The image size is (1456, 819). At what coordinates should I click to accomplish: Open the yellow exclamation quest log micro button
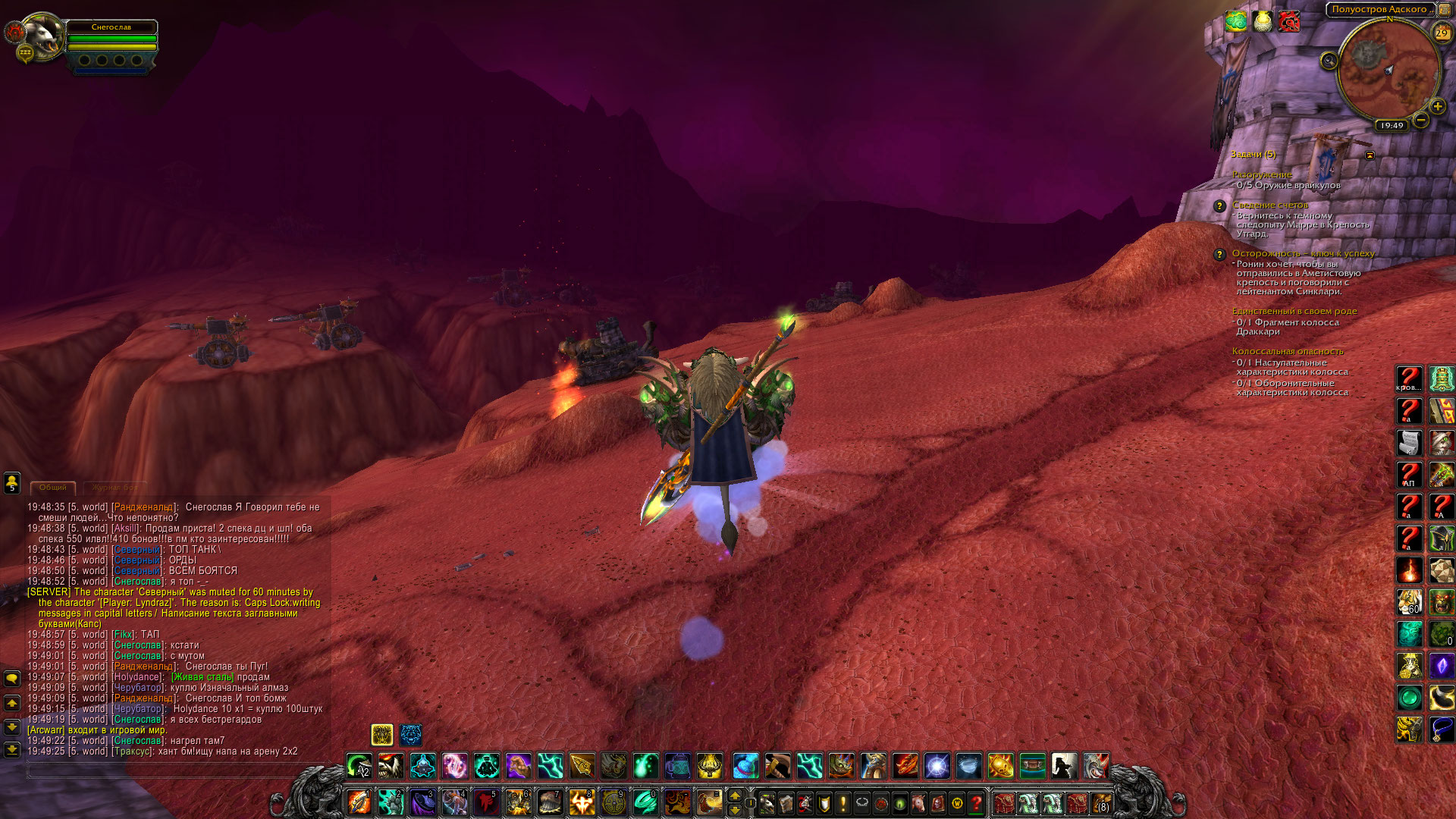[843, 802]
